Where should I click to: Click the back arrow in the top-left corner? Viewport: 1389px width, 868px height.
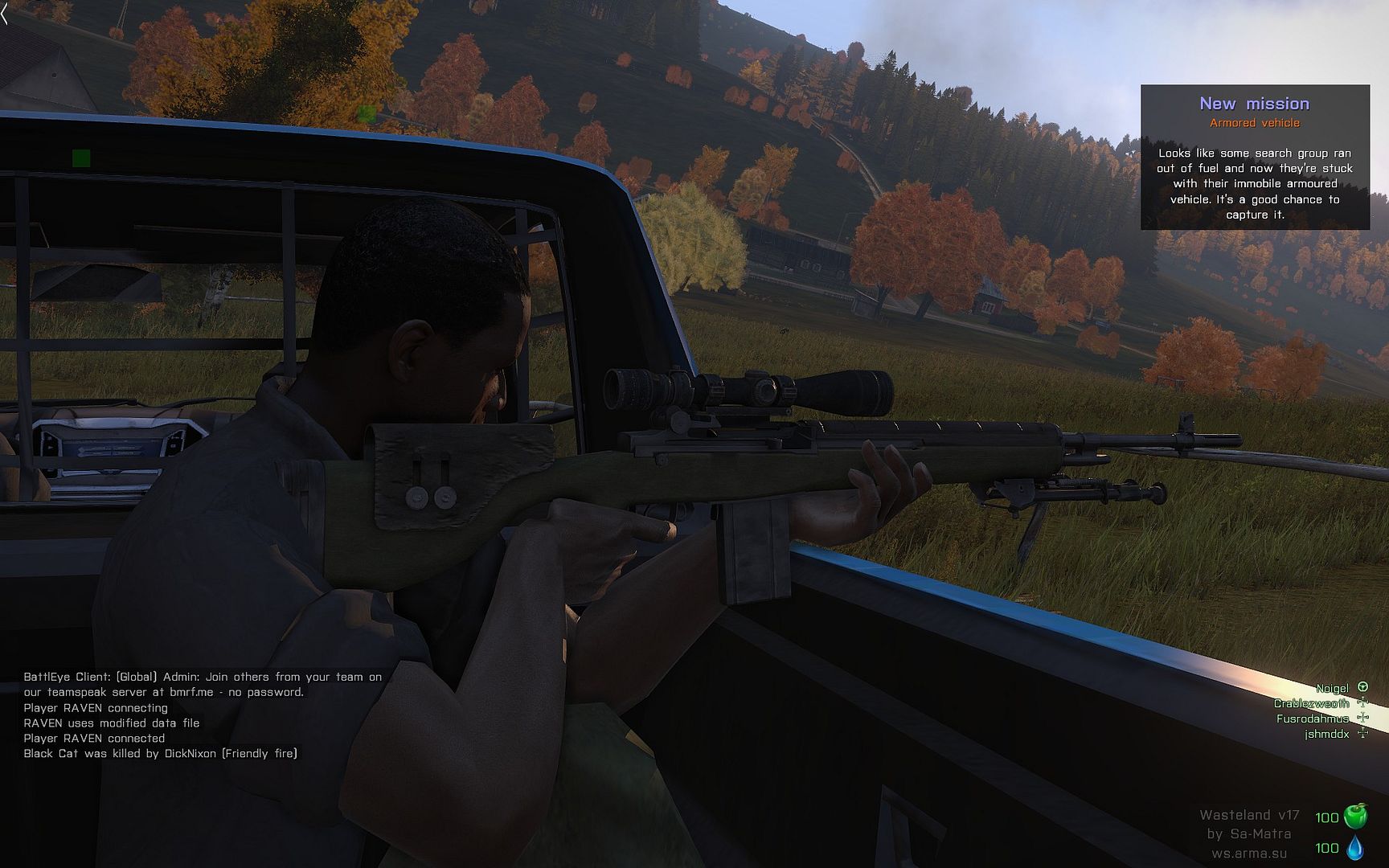point(5,14)
